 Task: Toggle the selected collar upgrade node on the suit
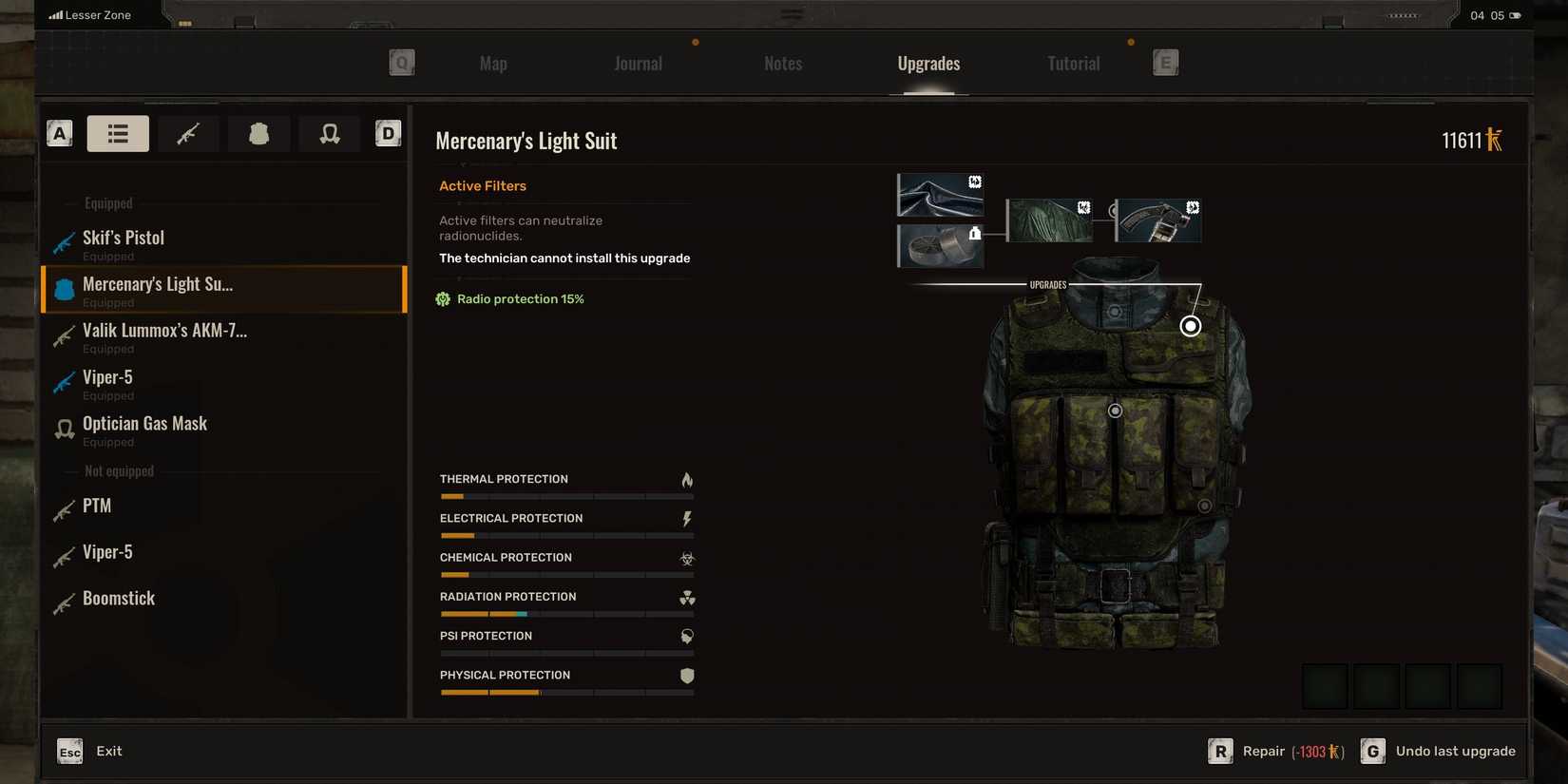click(x=1190, y=326)
